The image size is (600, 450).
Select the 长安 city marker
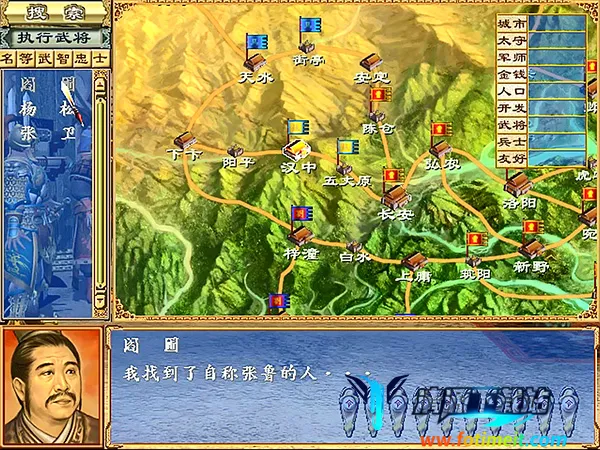click(395, 195)
